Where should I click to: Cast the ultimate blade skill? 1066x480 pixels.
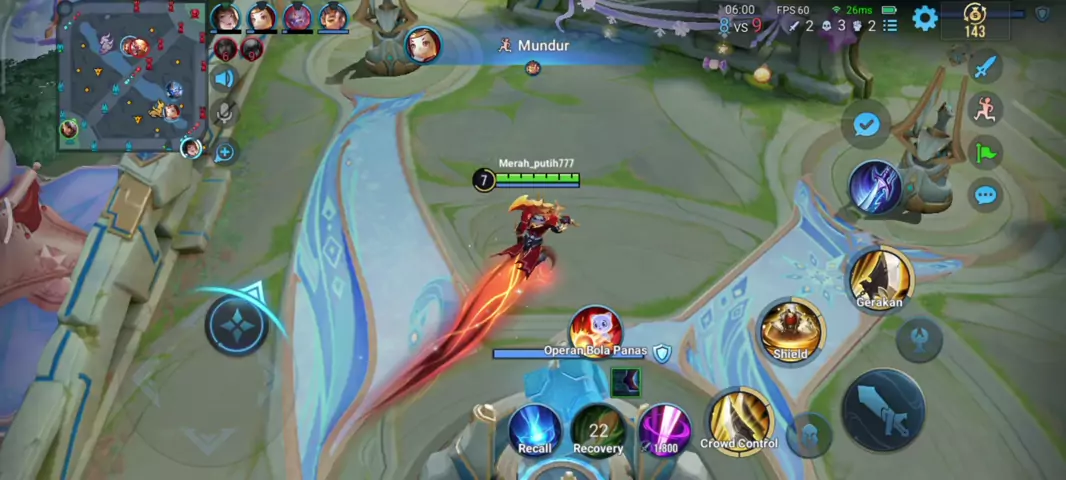876,187
